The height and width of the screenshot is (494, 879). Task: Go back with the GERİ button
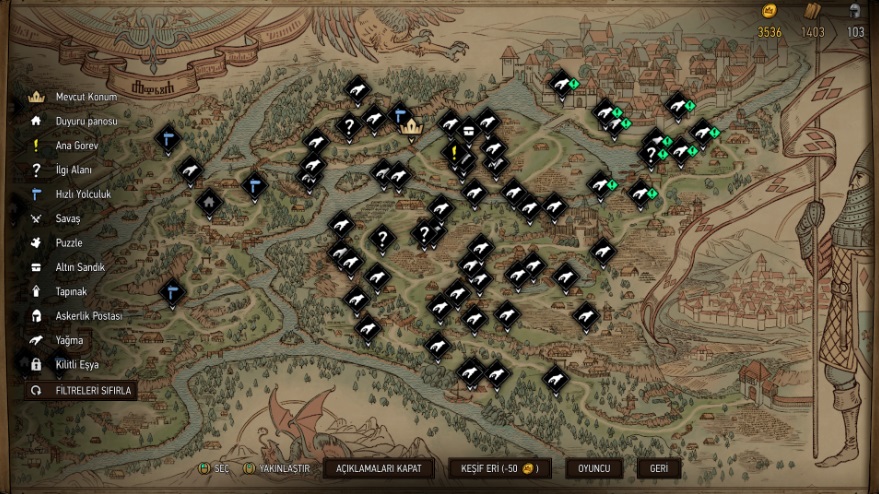click(659, 468)
